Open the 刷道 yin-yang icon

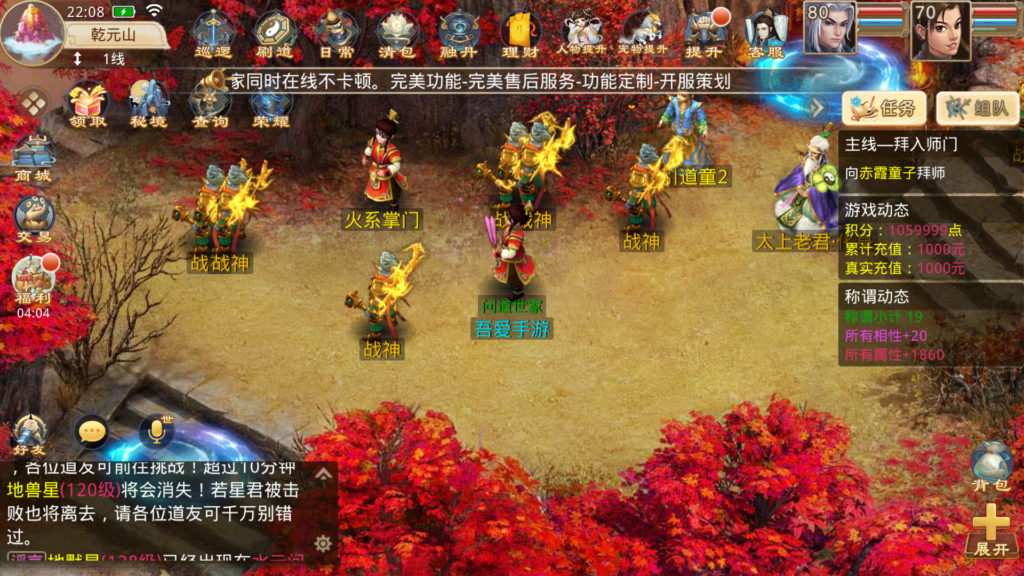click(x=273, y=33)
